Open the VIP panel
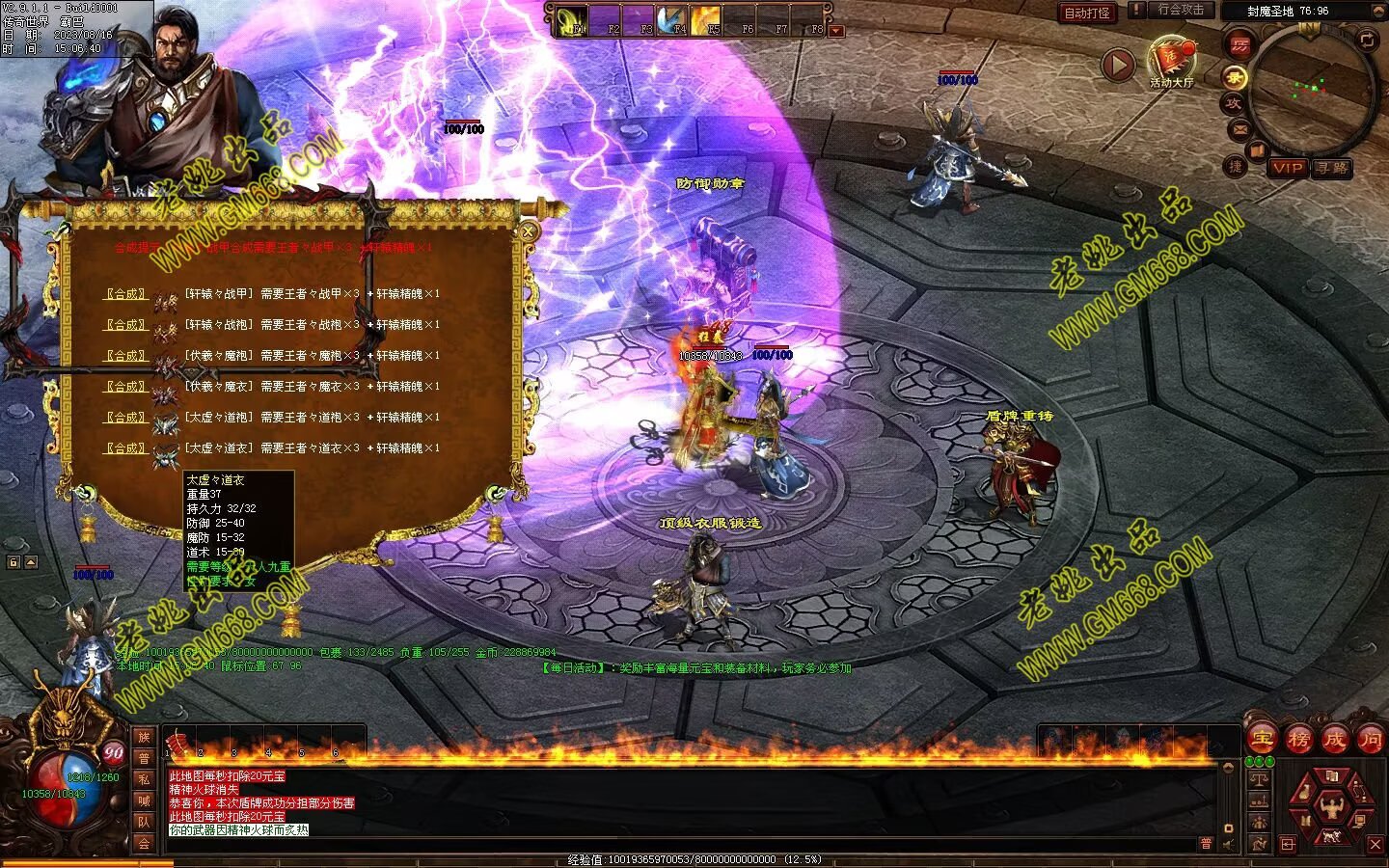 tap(1287, 168)
